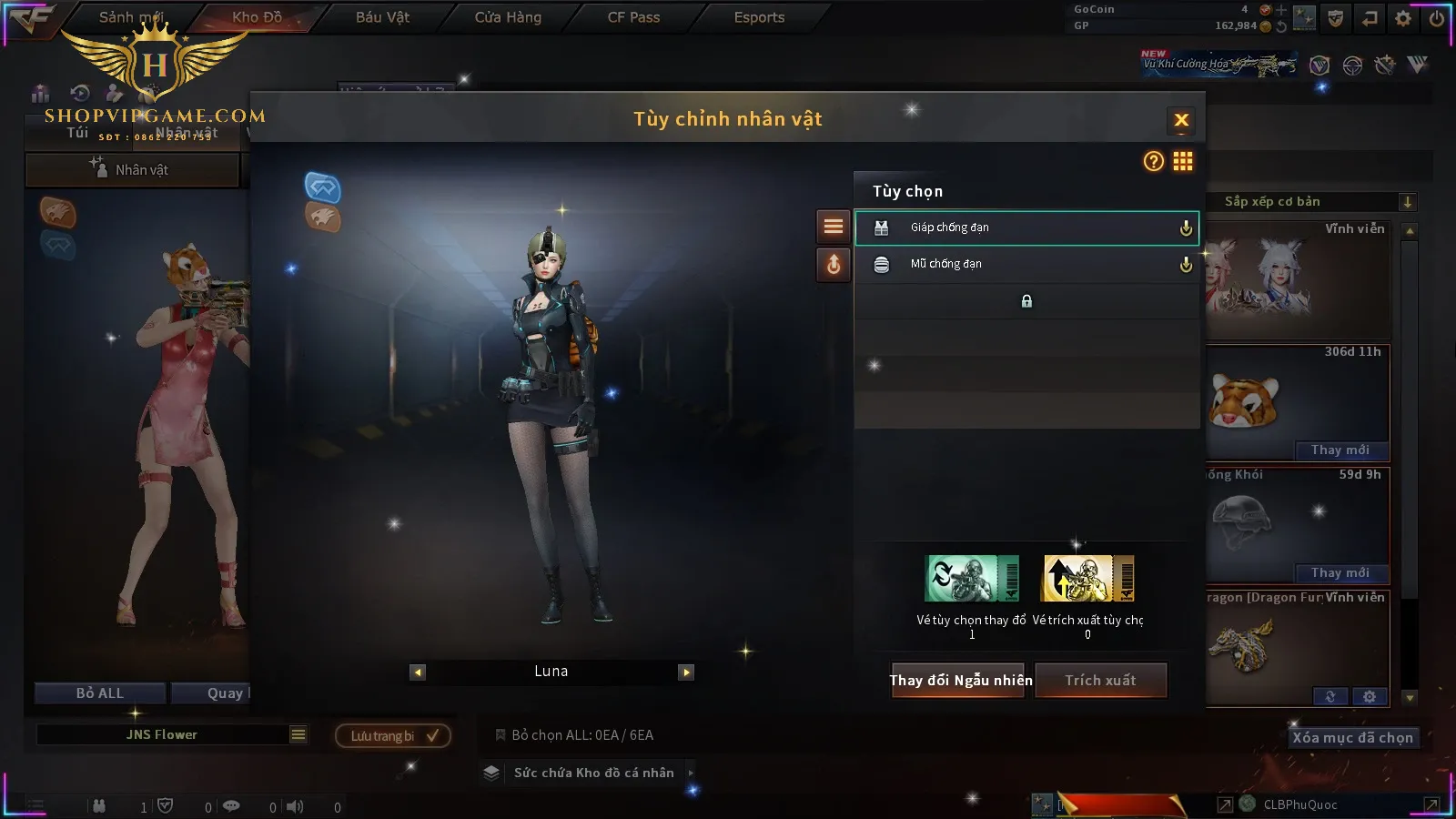The width and height of the screenshot is (1456, 819).
Task: Select the Giáp chống đạn option row
Action: 1026,227
